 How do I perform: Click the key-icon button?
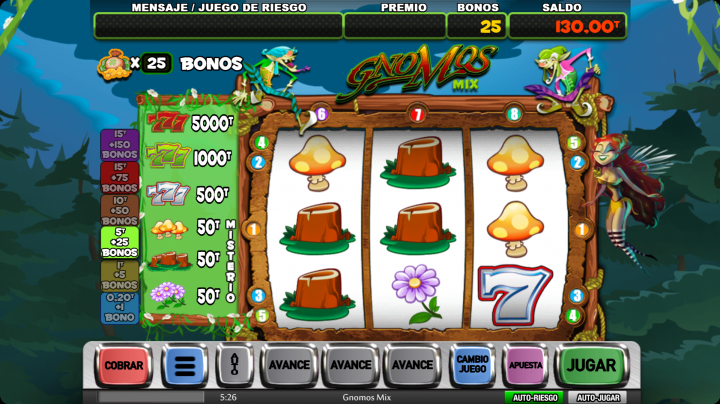(235, 366)
